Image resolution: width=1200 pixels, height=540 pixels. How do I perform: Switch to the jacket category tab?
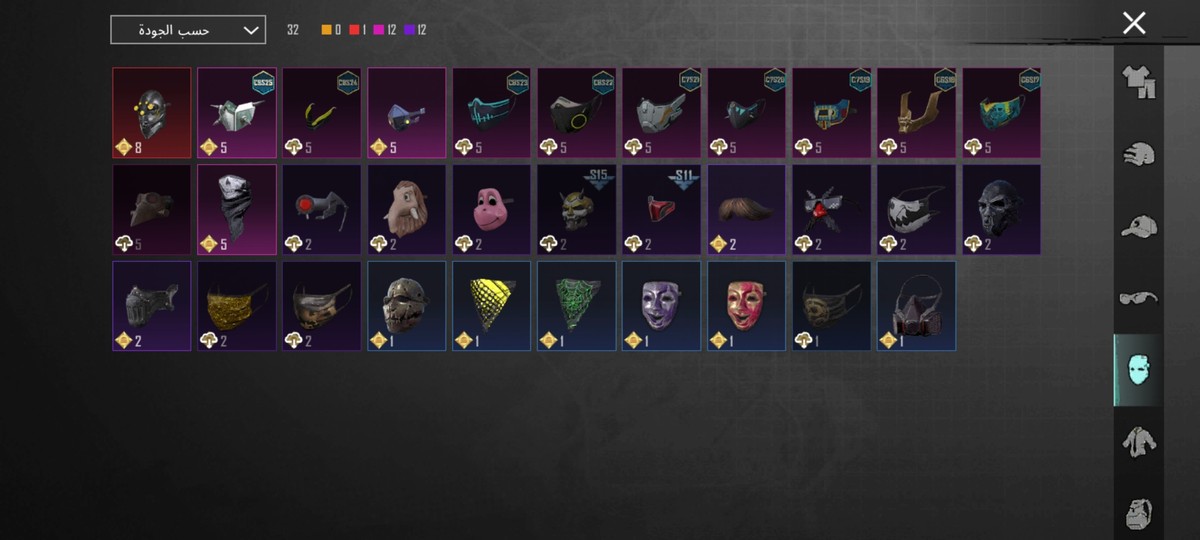[x=1138, y=442]
